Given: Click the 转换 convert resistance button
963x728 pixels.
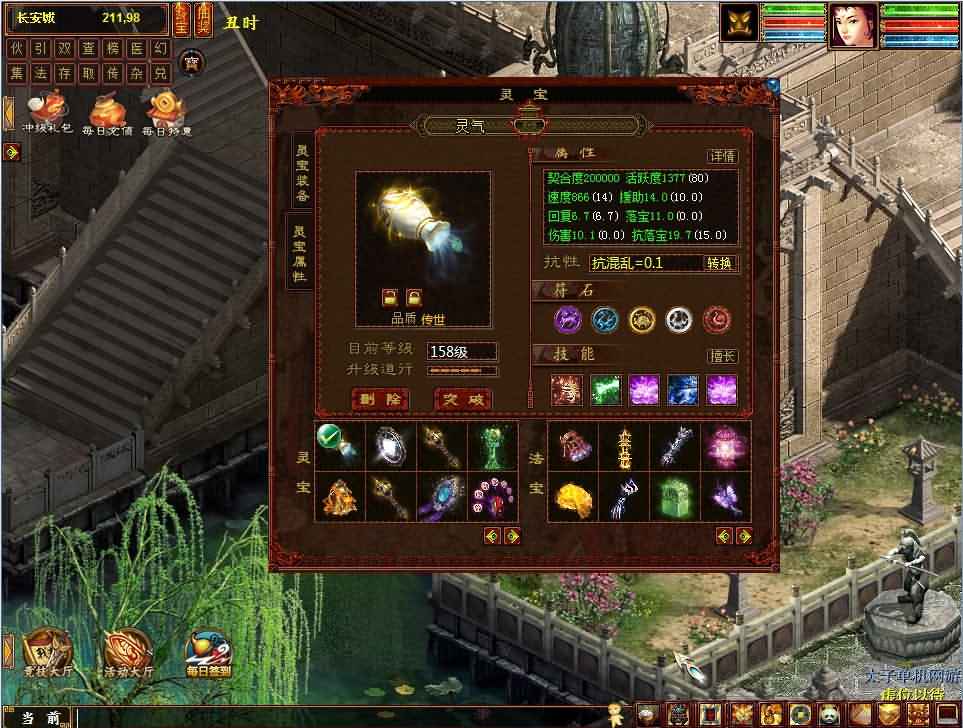Looking at the screenshot, I should coord(720,263).
